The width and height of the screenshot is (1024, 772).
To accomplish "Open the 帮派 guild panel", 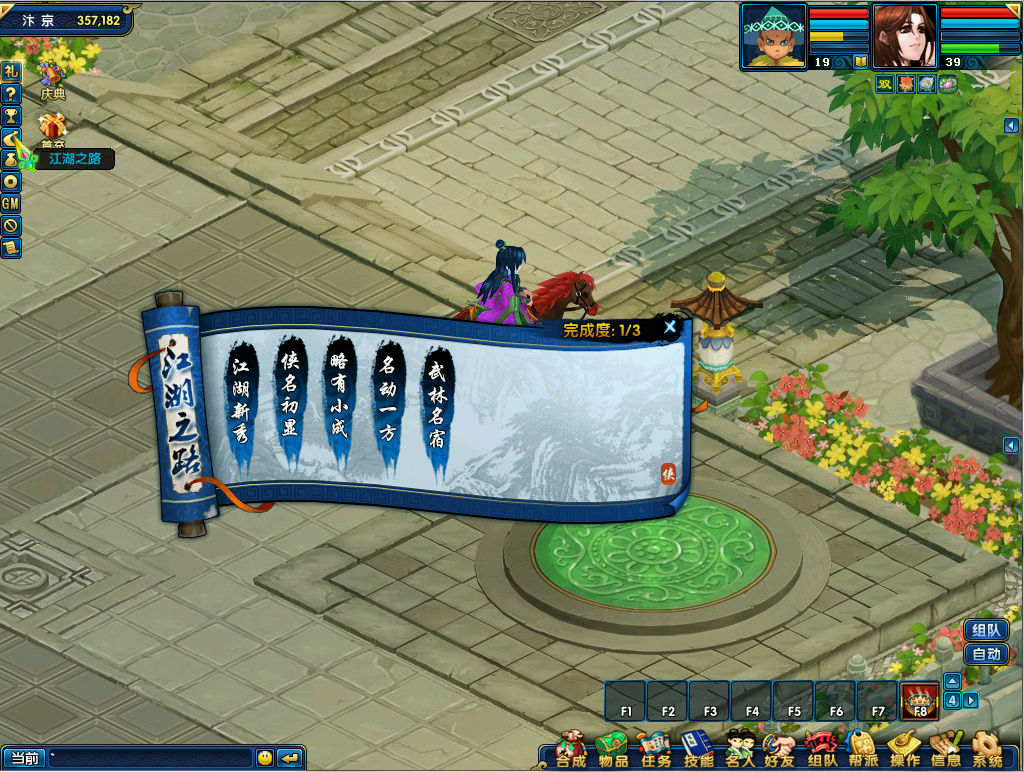I will 863,749.
